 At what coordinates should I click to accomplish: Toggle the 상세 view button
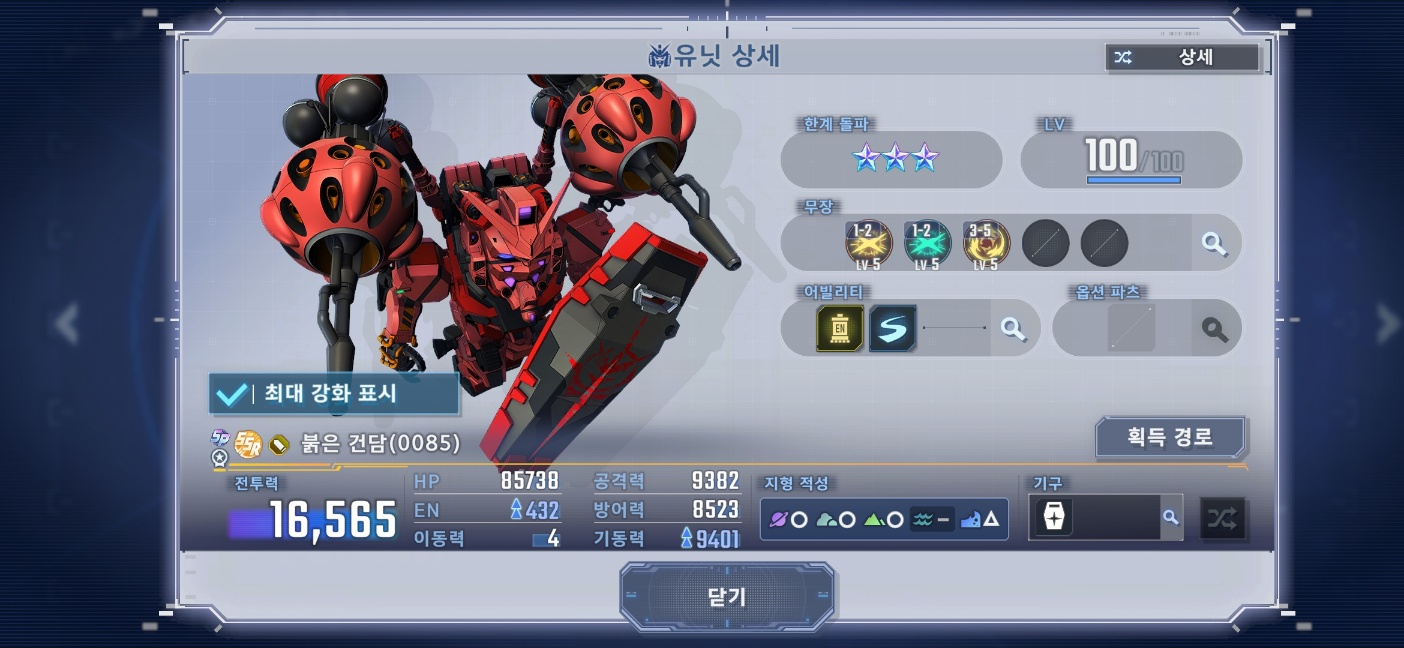pos(1182,57)
